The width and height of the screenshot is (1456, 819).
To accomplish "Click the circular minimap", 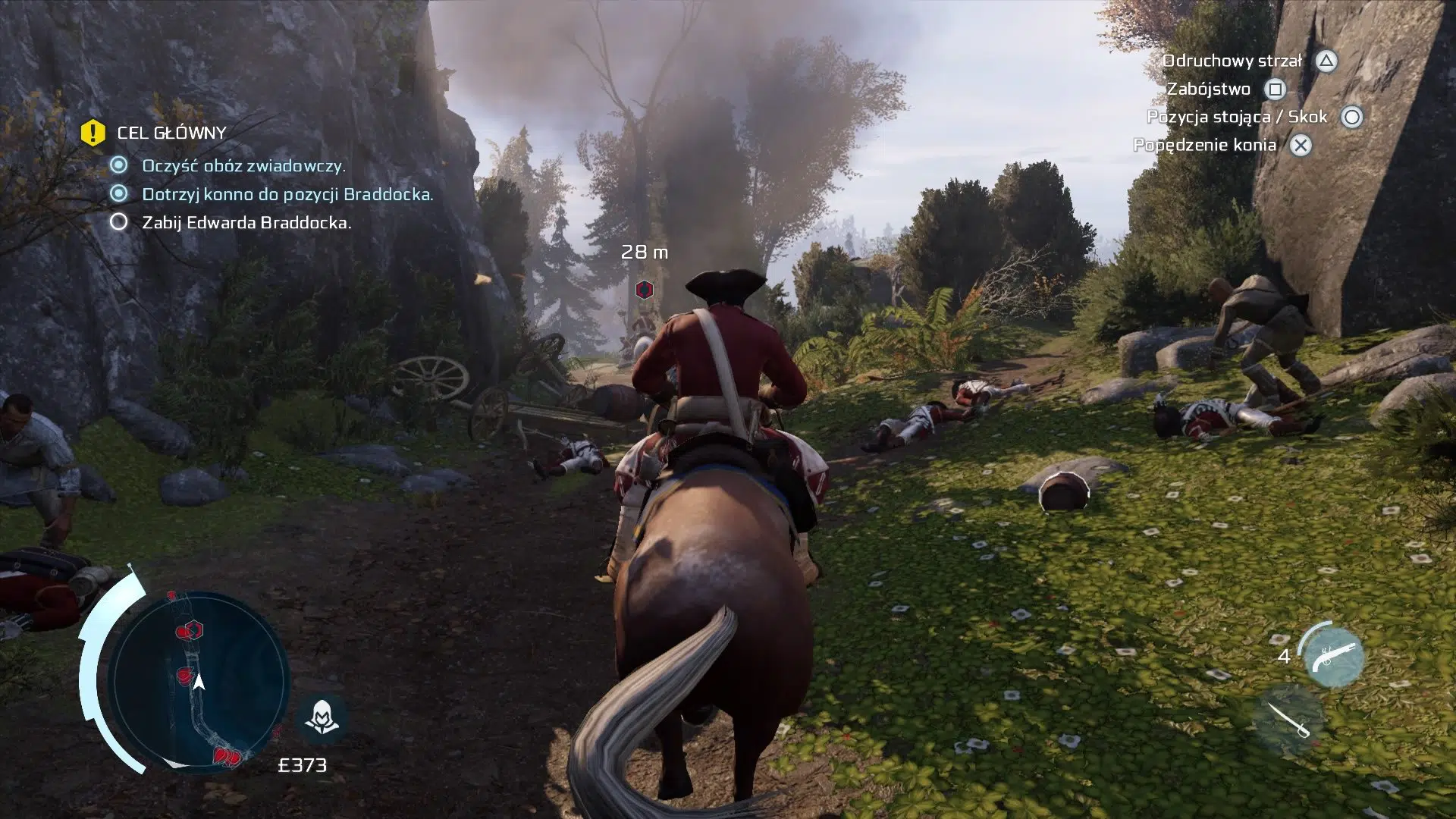I will 199,679.
